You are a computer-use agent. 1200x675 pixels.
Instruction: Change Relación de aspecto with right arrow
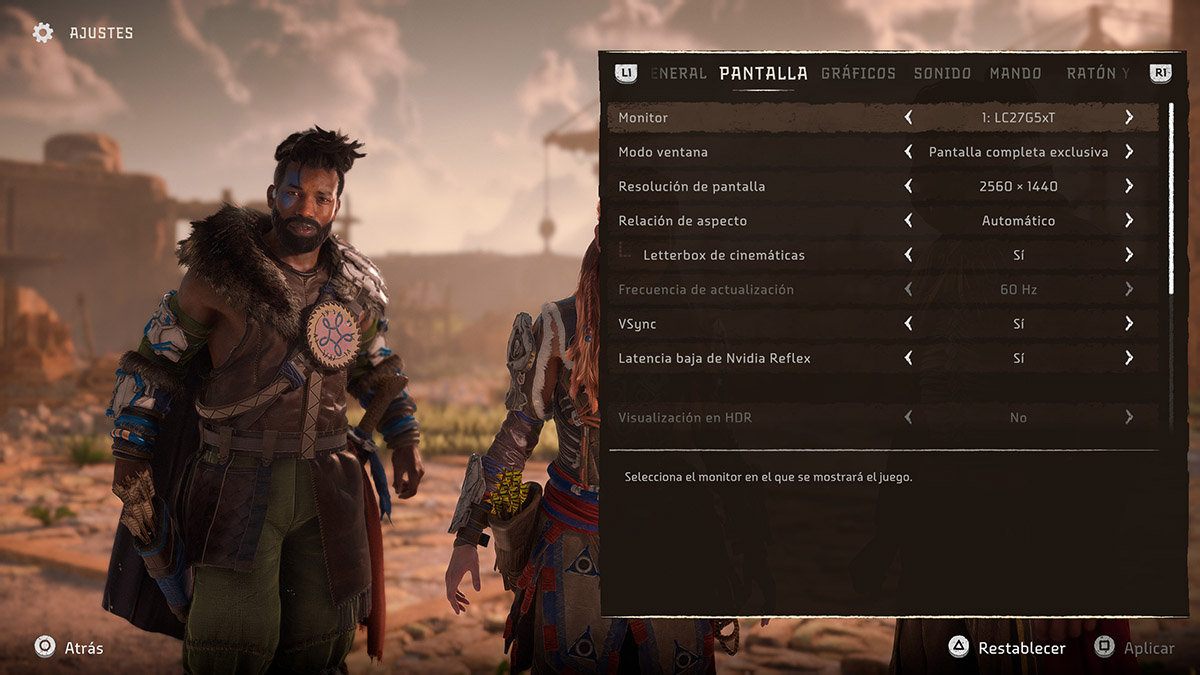[1129, 220]
